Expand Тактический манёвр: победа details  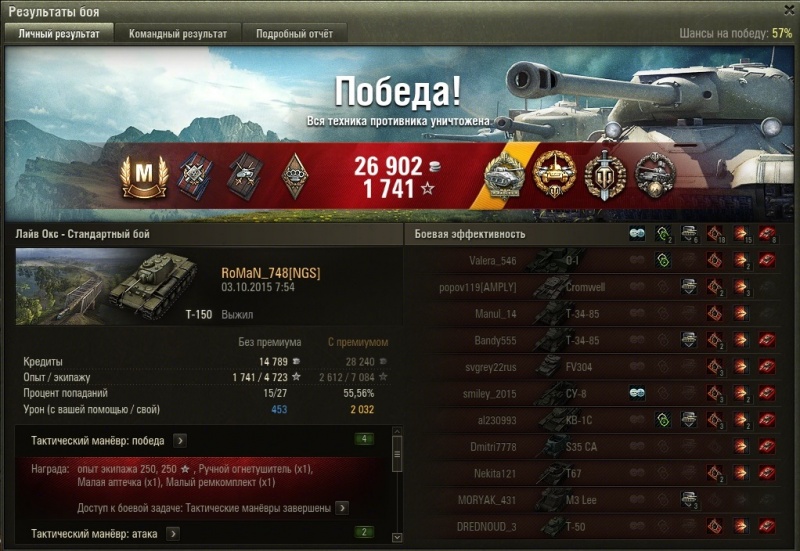tap(179, 439)
